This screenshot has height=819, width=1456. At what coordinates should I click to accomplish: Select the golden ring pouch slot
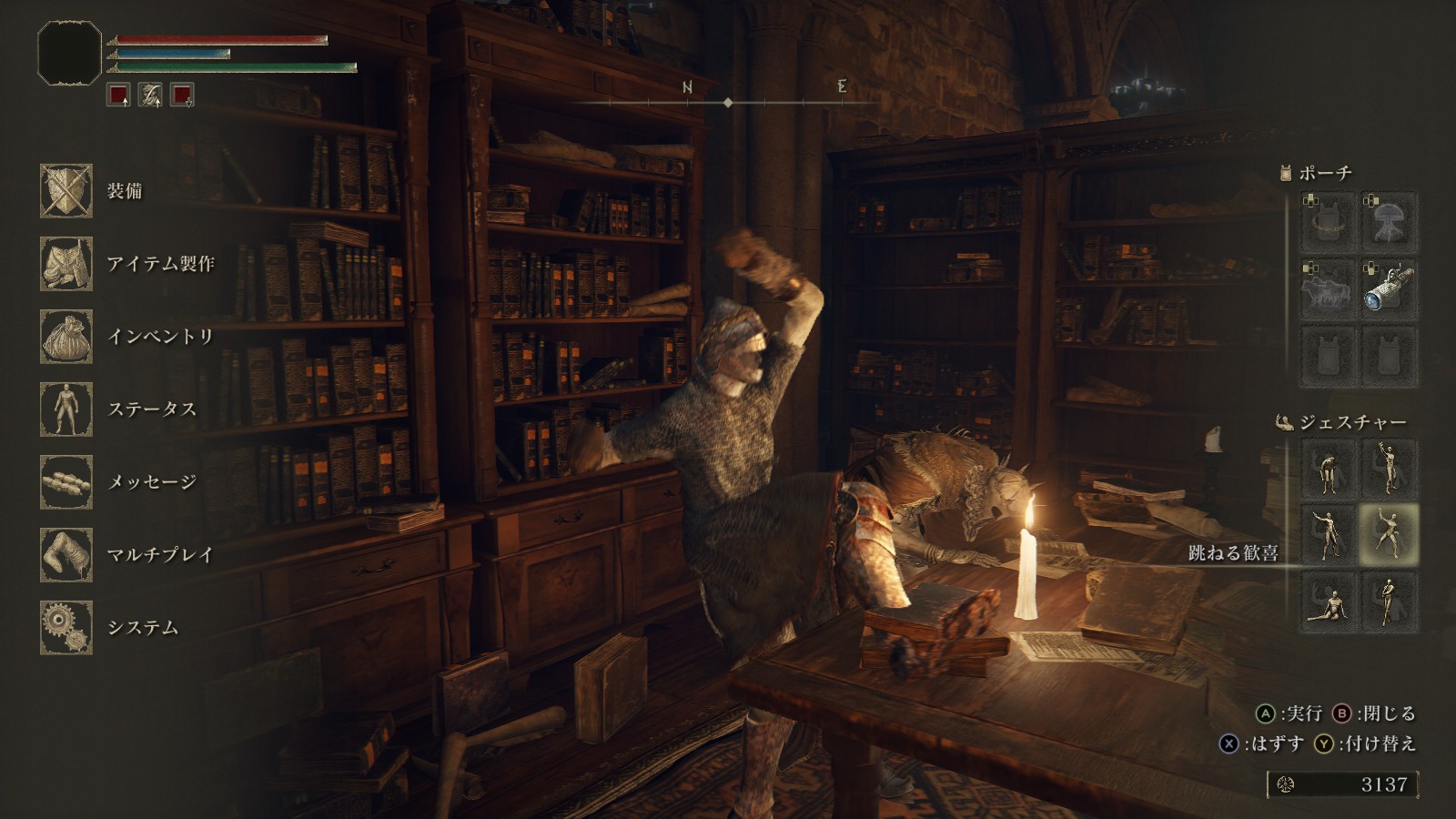tap(1329, 223)
